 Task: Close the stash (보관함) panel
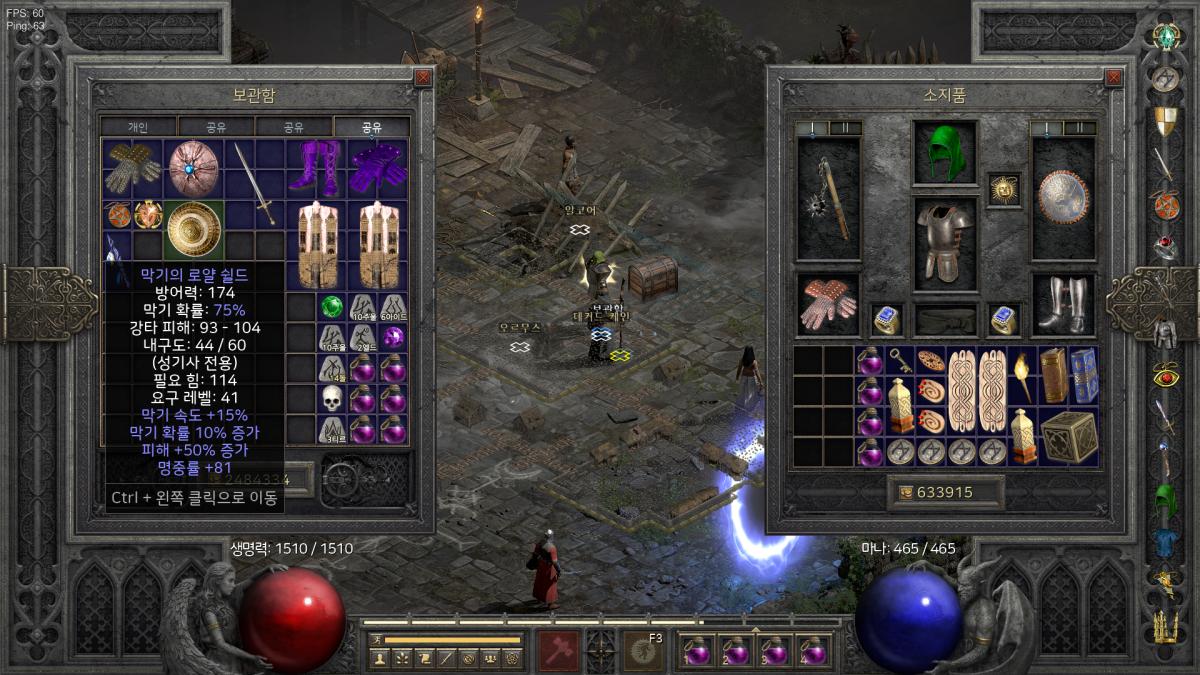423,77
